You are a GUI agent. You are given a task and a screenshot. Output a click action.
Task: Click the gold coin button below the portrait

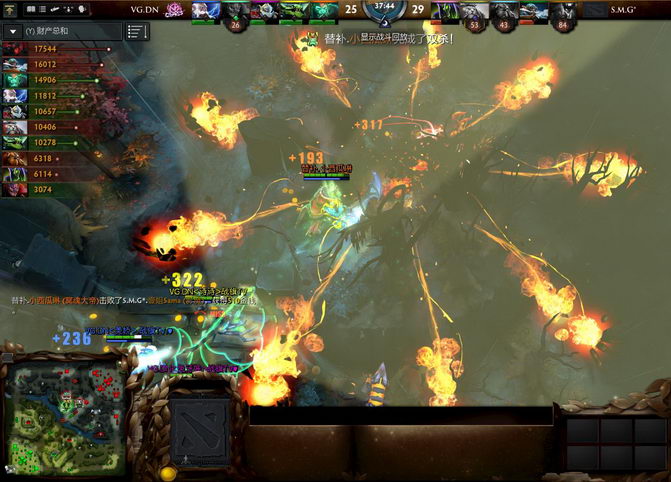tap(167, 472)
